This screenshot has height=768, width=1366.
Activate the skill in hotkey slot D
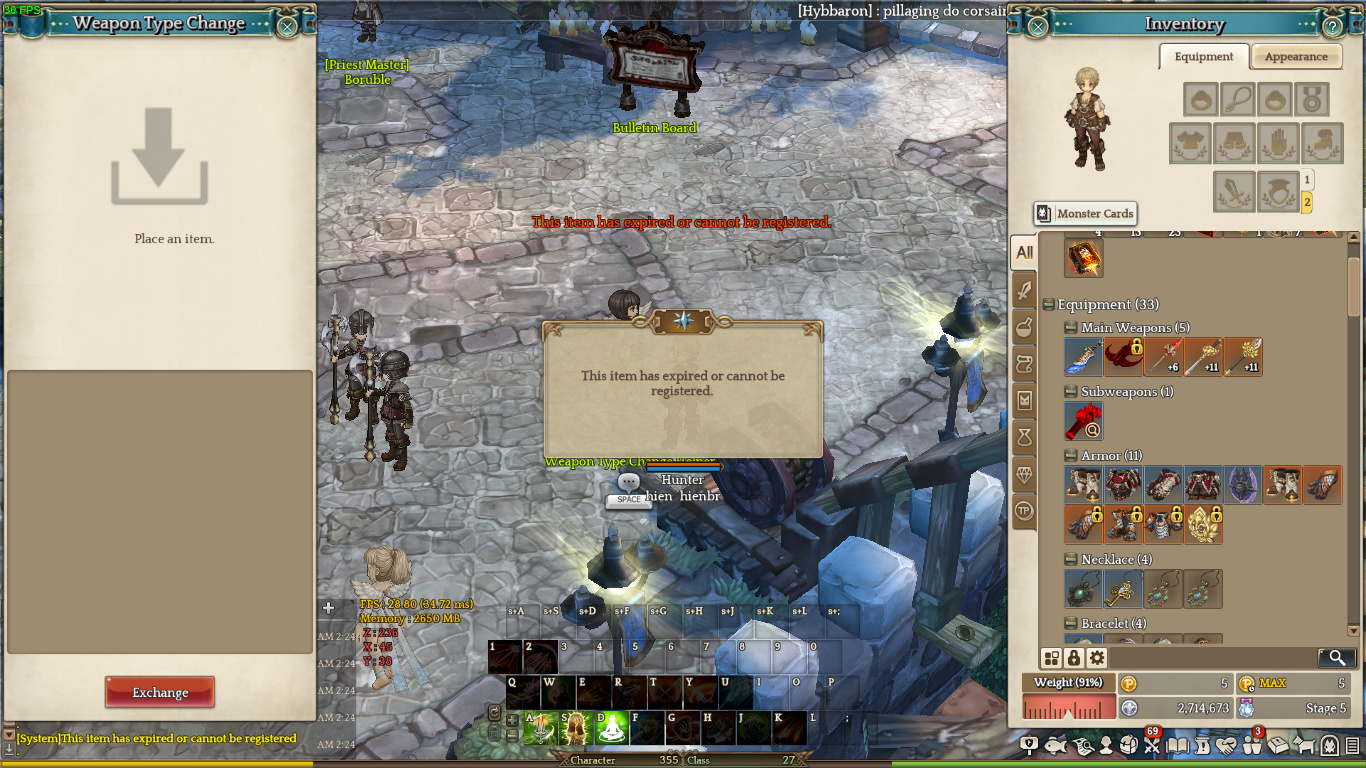click(612, 729)
